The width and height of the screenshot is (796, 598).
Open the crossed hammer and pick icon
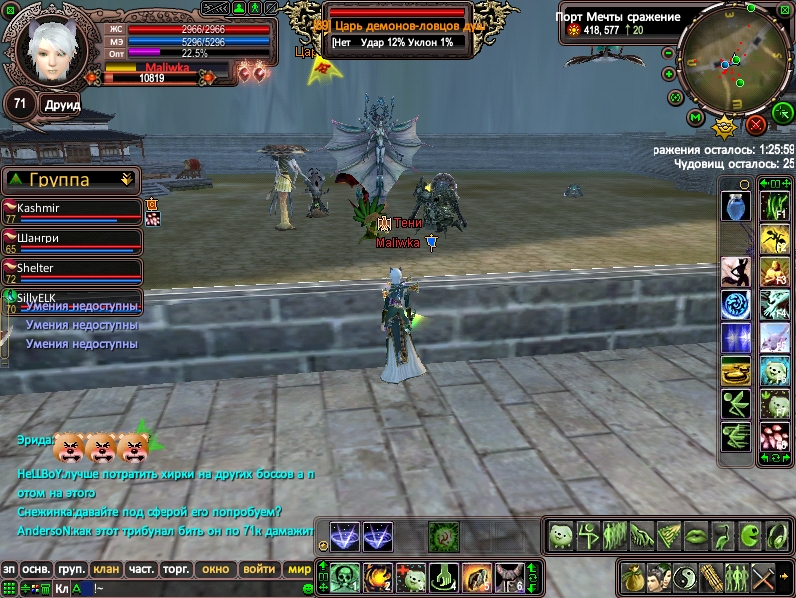coord(763,577)
